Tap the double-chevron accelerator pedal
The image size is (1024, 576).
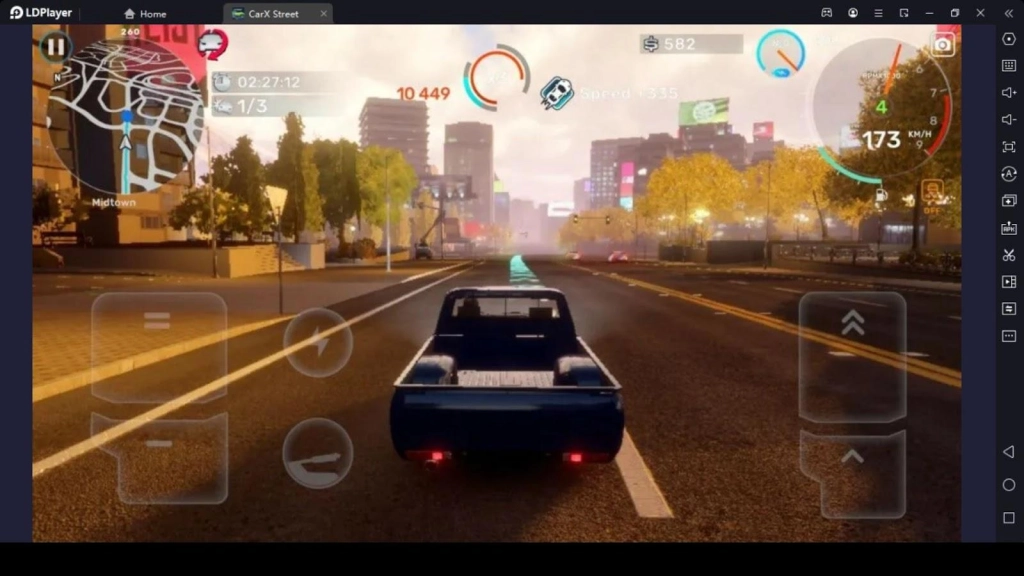(x=852, y=355)
